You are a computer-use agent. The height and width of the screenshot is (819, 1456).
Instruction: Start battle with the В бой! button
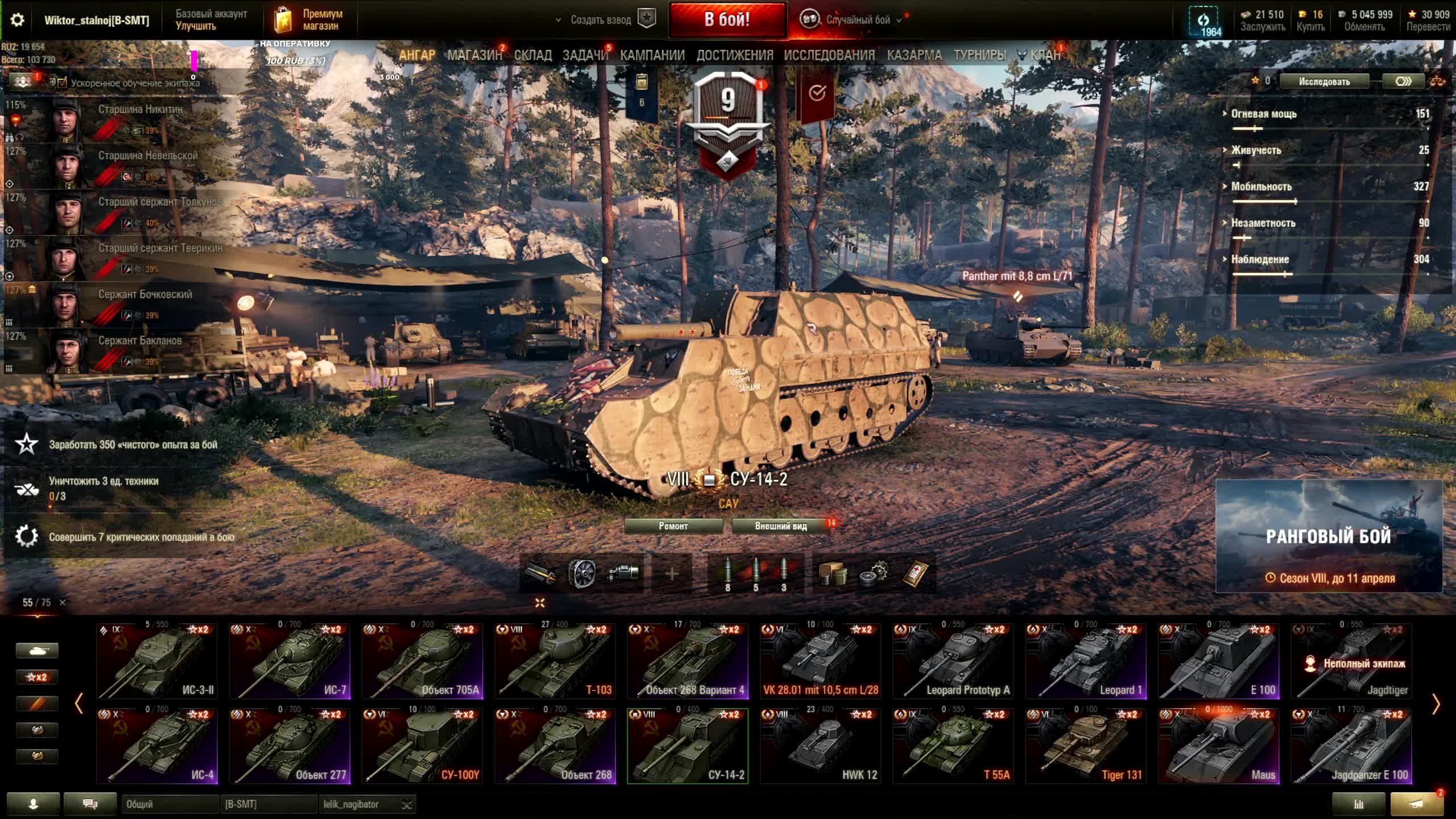(727, 20)
